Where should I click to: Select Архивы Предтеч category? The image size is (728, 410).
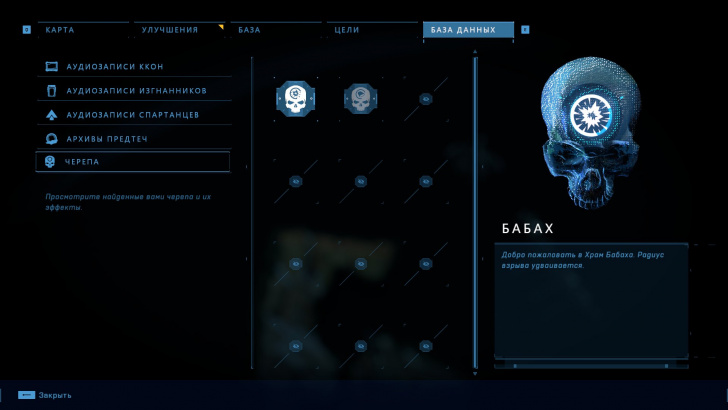[x=133, y=138]
